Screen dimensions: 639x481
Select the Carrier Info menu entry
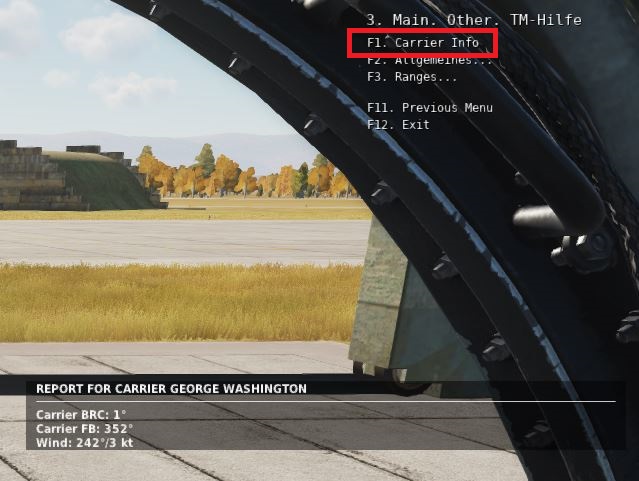[x=421, y=43]
